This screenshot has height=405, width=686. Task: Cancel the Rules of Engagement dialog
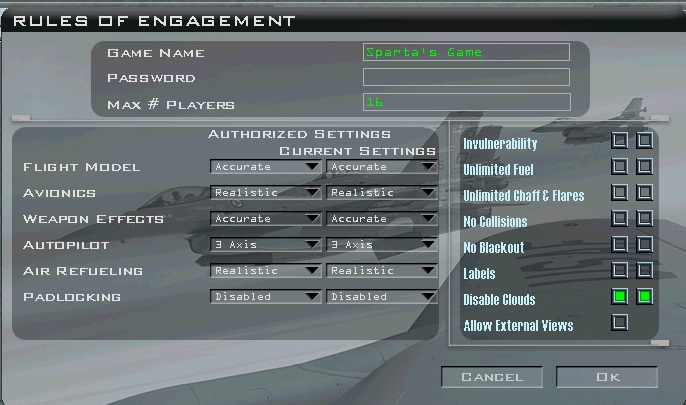click(x=492, y=377)
